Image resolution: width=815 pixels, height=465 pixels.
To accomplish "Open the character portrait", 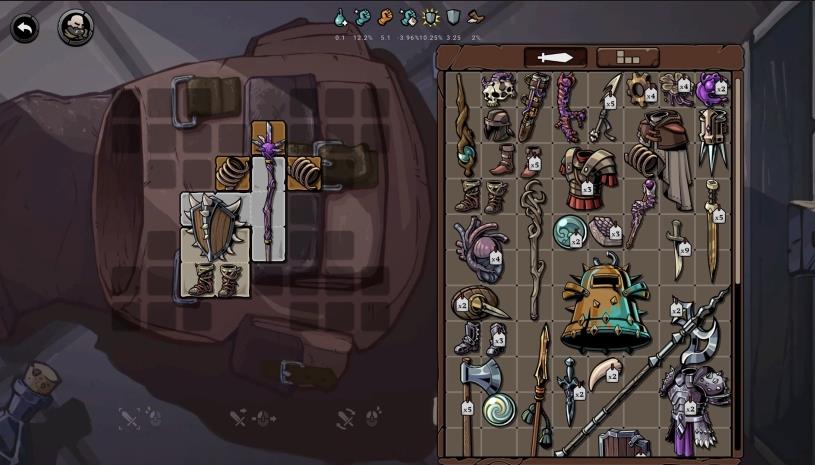I will (x=75, y=28).
